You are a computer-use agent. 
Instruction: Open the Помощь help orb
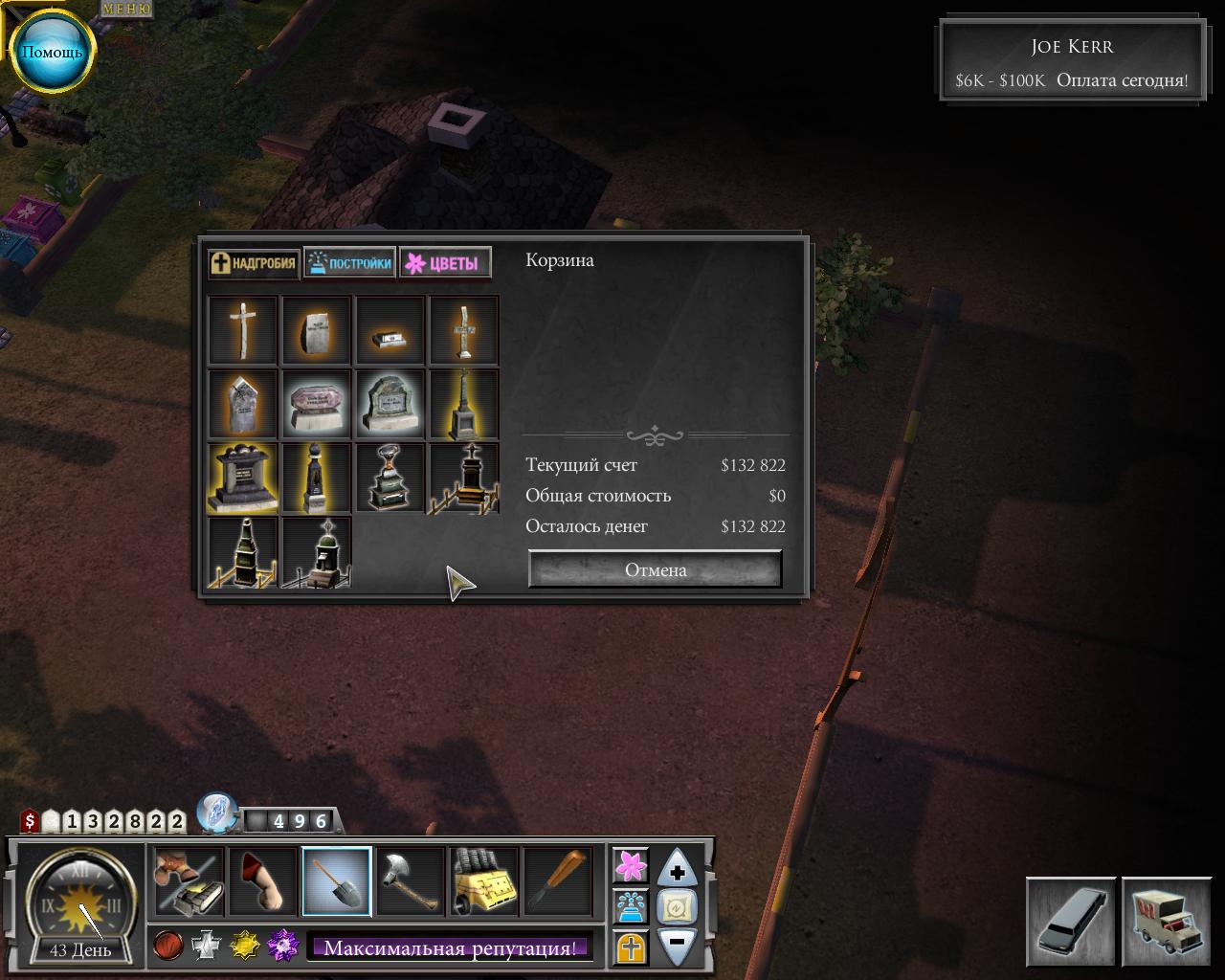point(52,52)
